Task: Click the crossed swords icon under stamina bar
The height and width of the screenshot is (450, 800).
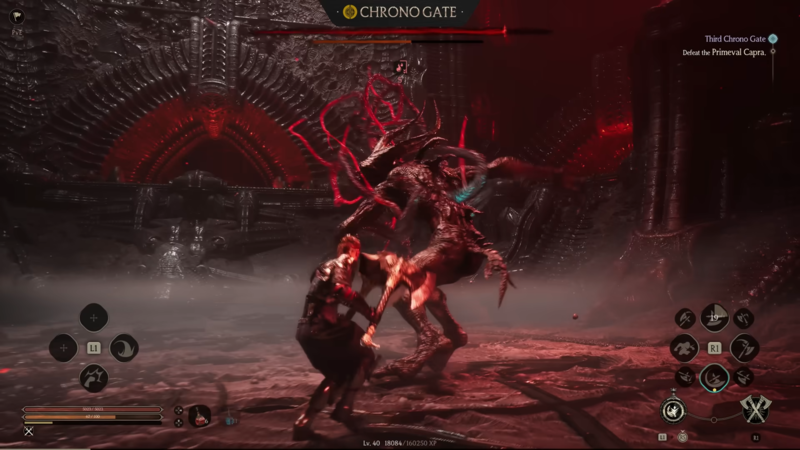Action: (29, 431)
